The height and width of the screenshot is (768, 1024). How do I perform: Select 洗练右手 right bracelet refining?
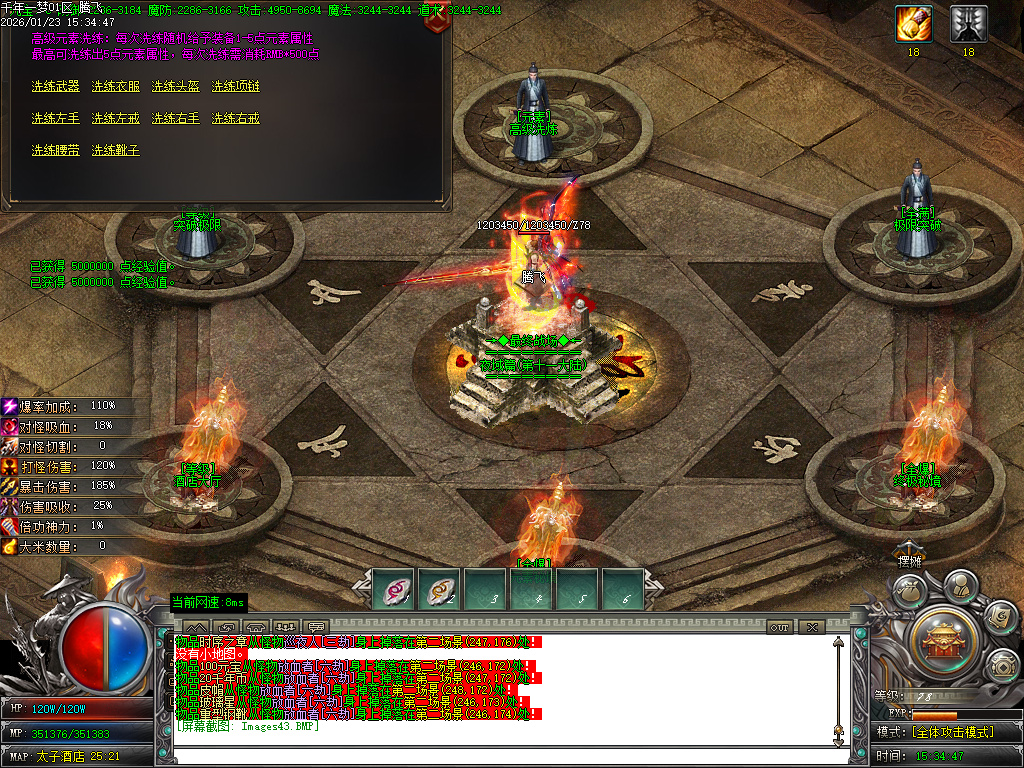point(175,119)
